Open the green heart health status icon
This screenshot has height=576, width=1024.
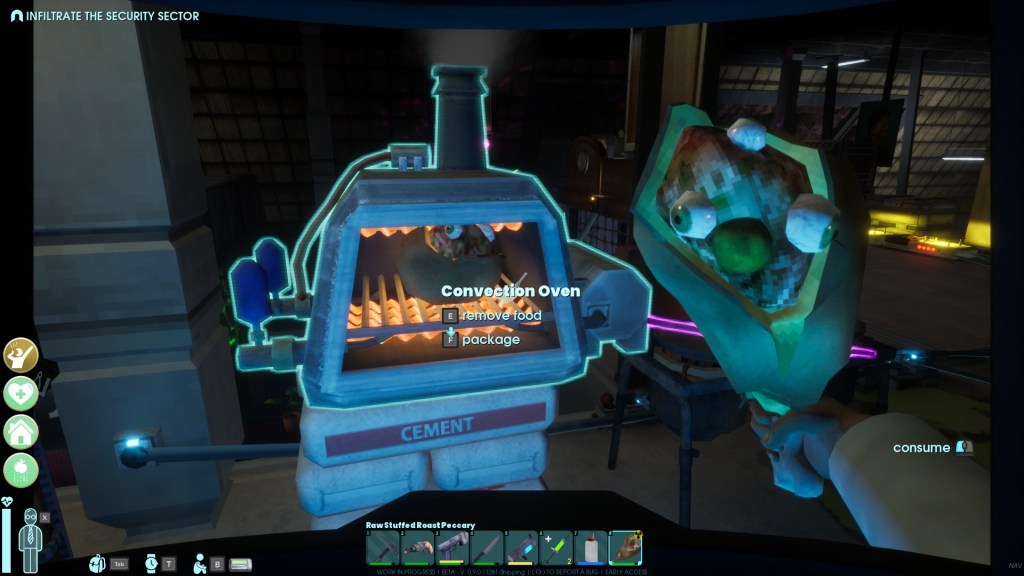pyautogui.click(x=20, y=393)
